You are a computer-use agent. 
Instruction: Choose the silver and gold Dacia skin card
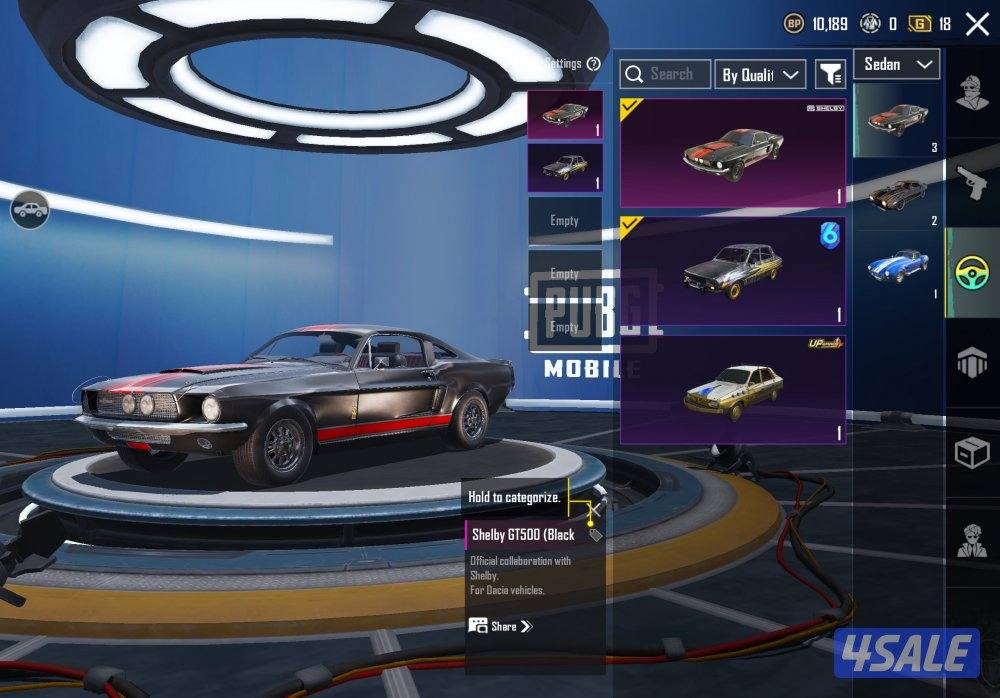click(732, 271)
